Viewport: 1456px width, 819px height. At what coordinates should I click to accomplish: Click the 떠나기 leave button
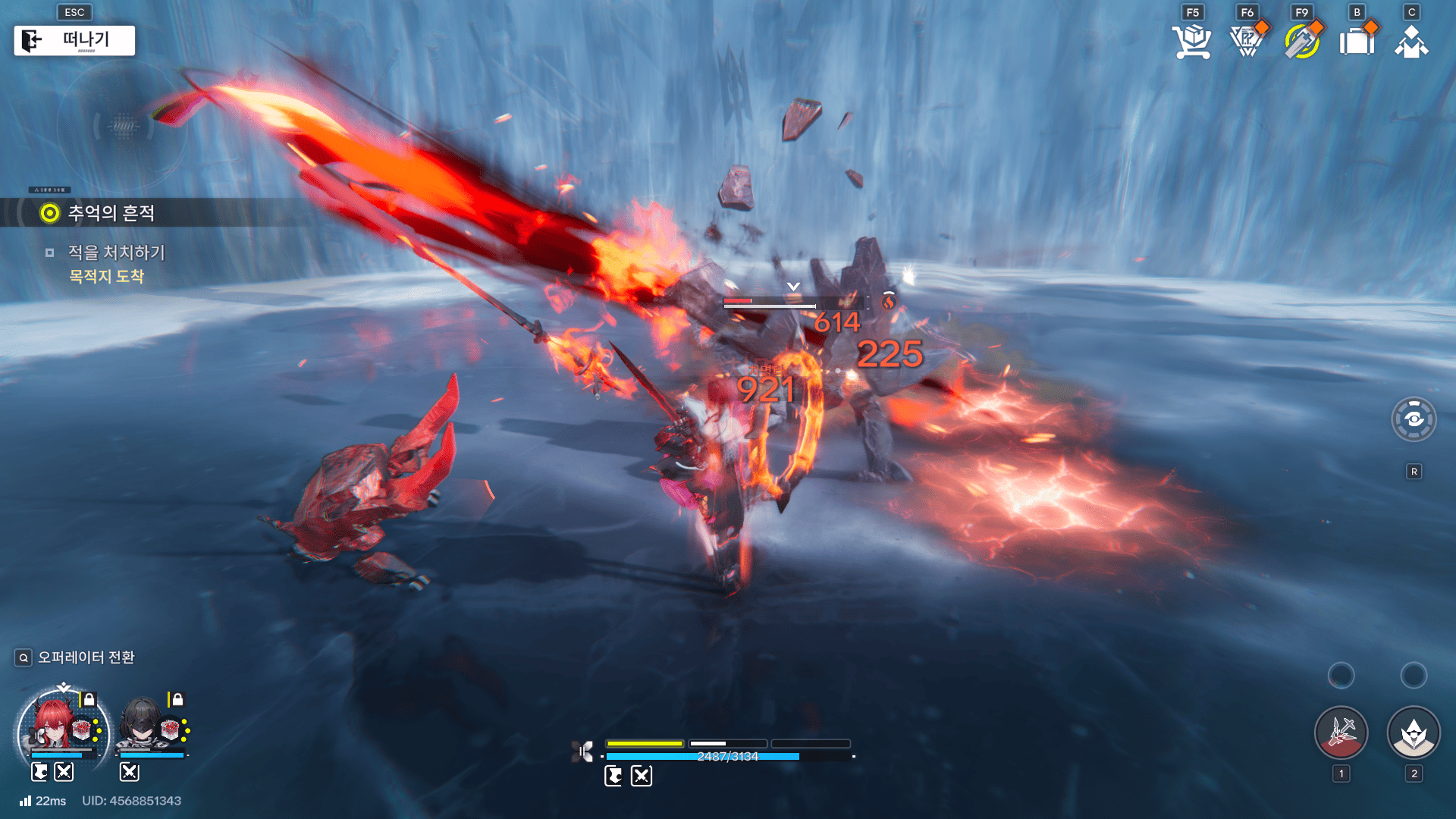[x=74, y=40]
